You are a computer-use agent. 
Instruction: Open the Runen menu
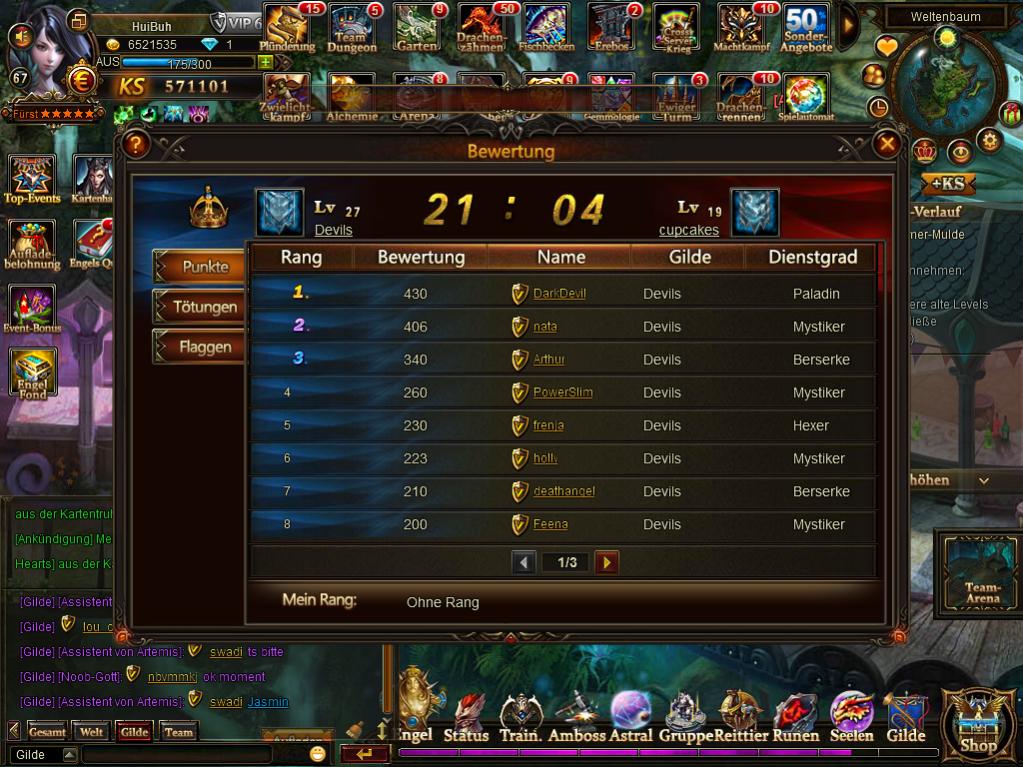(x=795, y=716)
